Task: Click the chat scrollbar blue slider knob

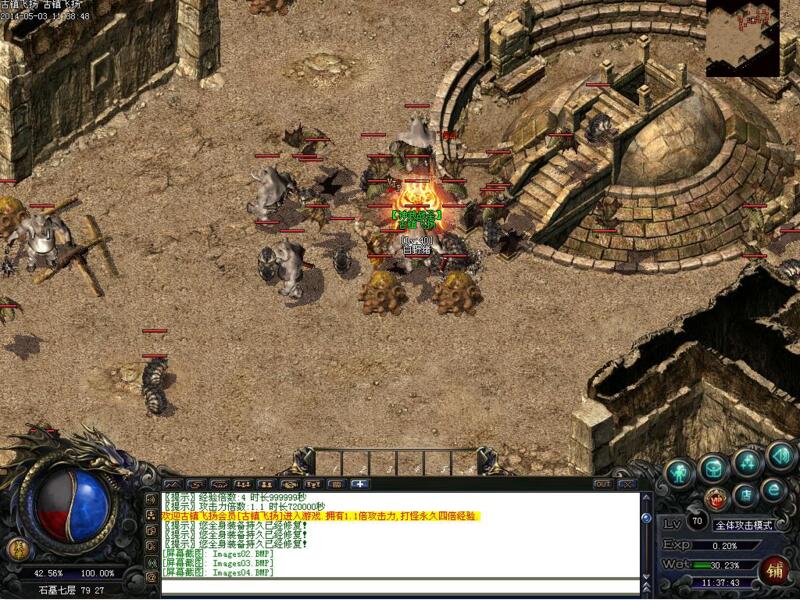Action: pos(647,518)
